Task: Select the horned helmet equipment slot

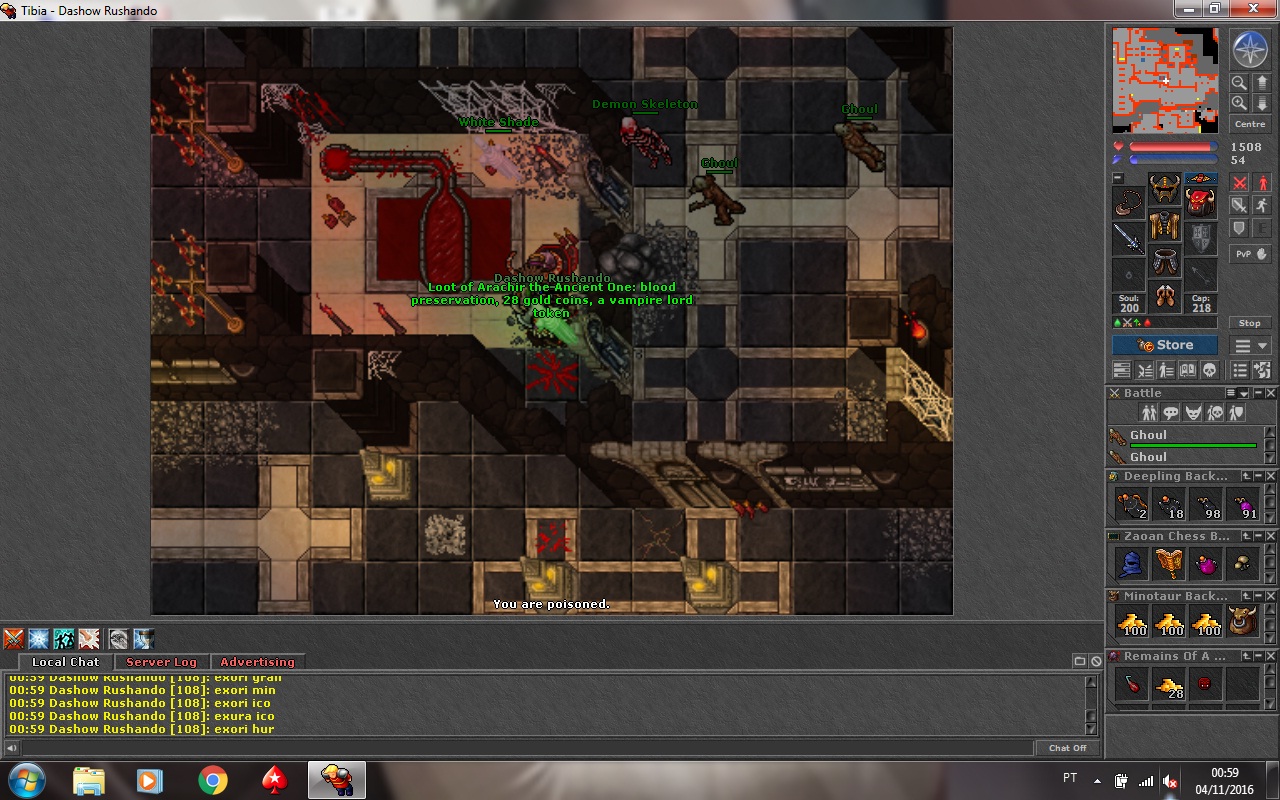Action: click(1165, 188)
